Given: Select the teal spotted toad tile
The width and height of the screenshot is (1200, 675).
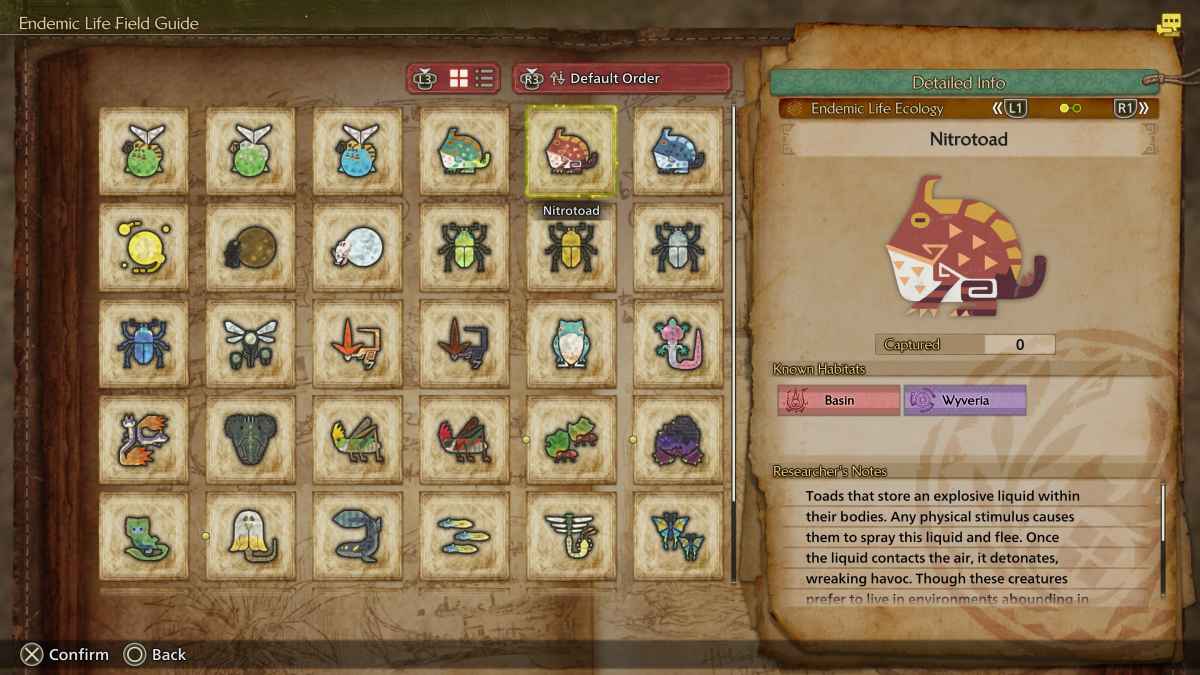Looking at the screenshot, I should click(464, 150).
